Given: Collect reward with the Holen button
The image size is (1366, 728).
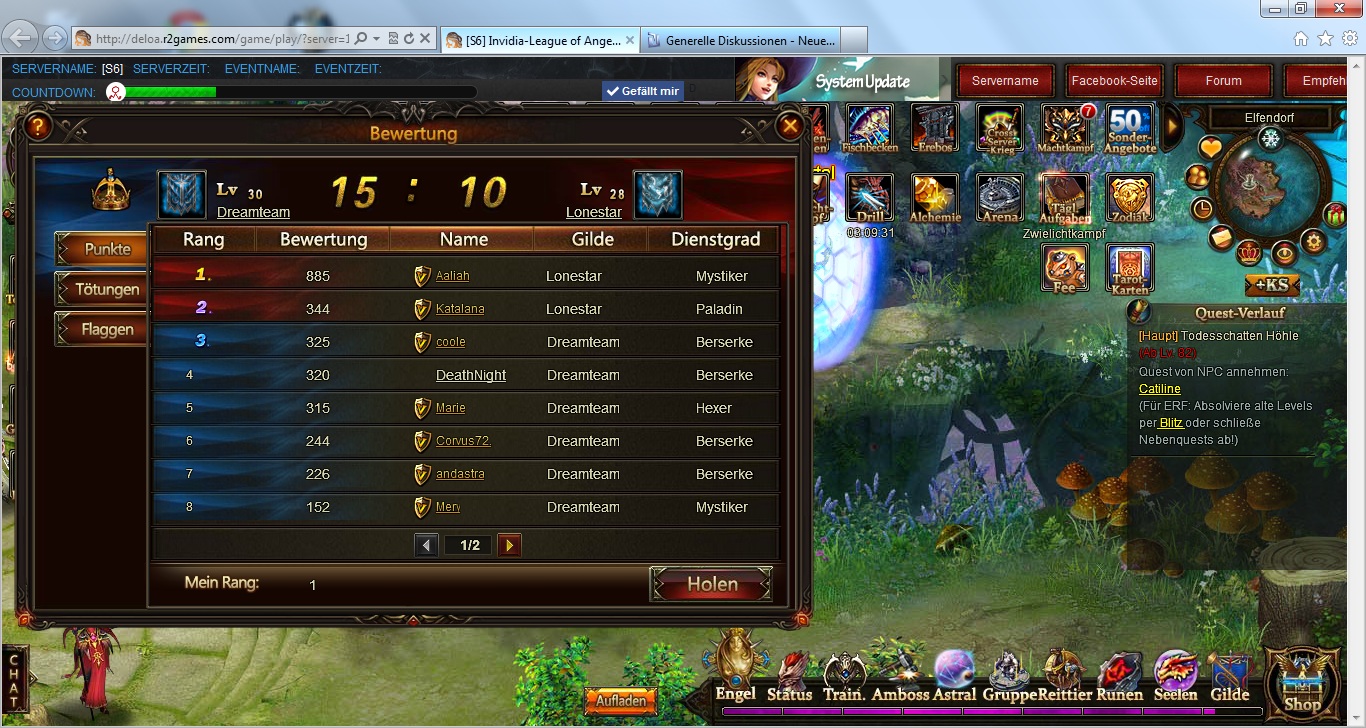Looking at the screenshot, I should [x=711, y=584].
